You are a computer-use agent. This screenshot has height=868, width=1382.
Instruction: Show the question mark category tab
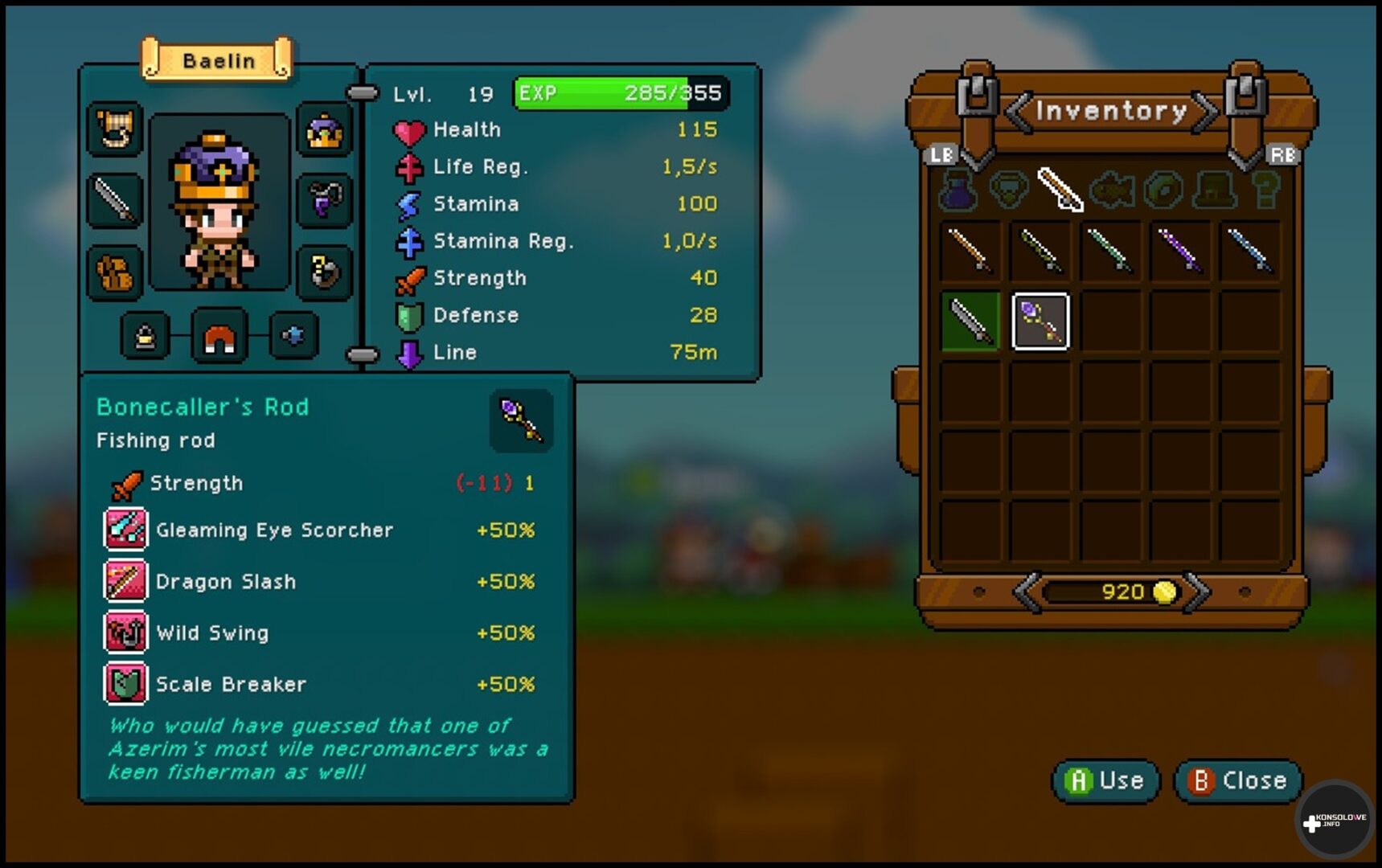tap(1265, 190)
